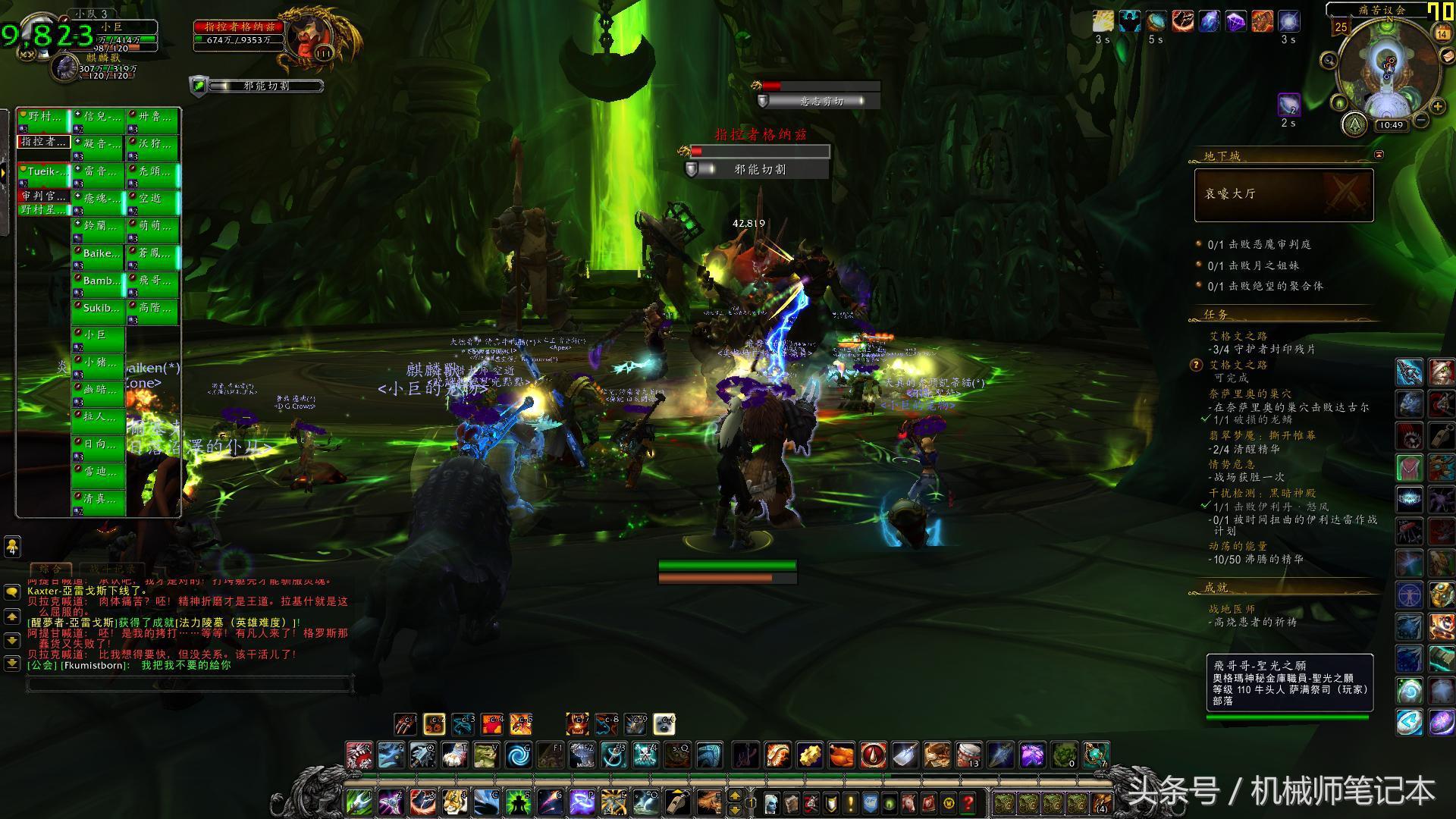Image resolution: width=1456 pixels, height=819 pixels.
Task: Open the 哀嚎大厅 dungeon objective panel
Action: 1283,195
